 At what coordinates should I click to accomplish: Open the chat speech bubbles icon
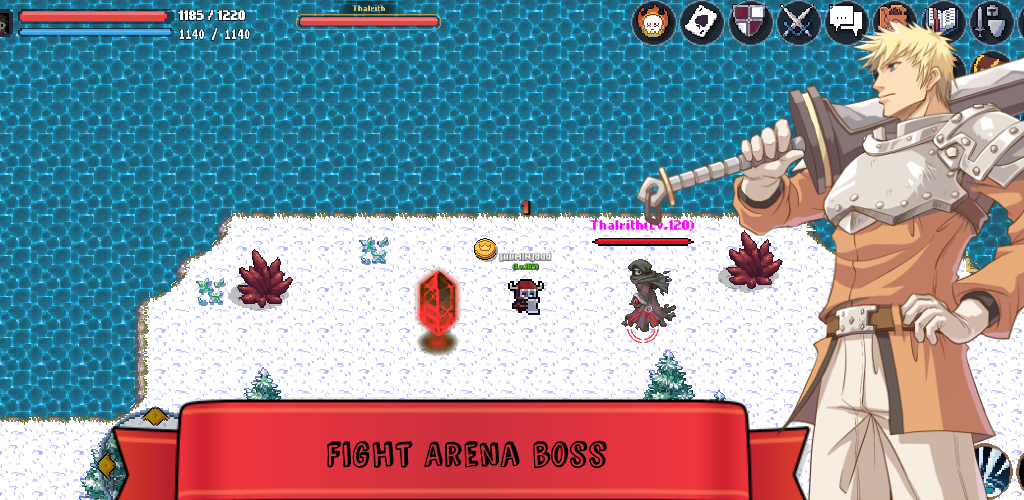[x=847, y=21]
